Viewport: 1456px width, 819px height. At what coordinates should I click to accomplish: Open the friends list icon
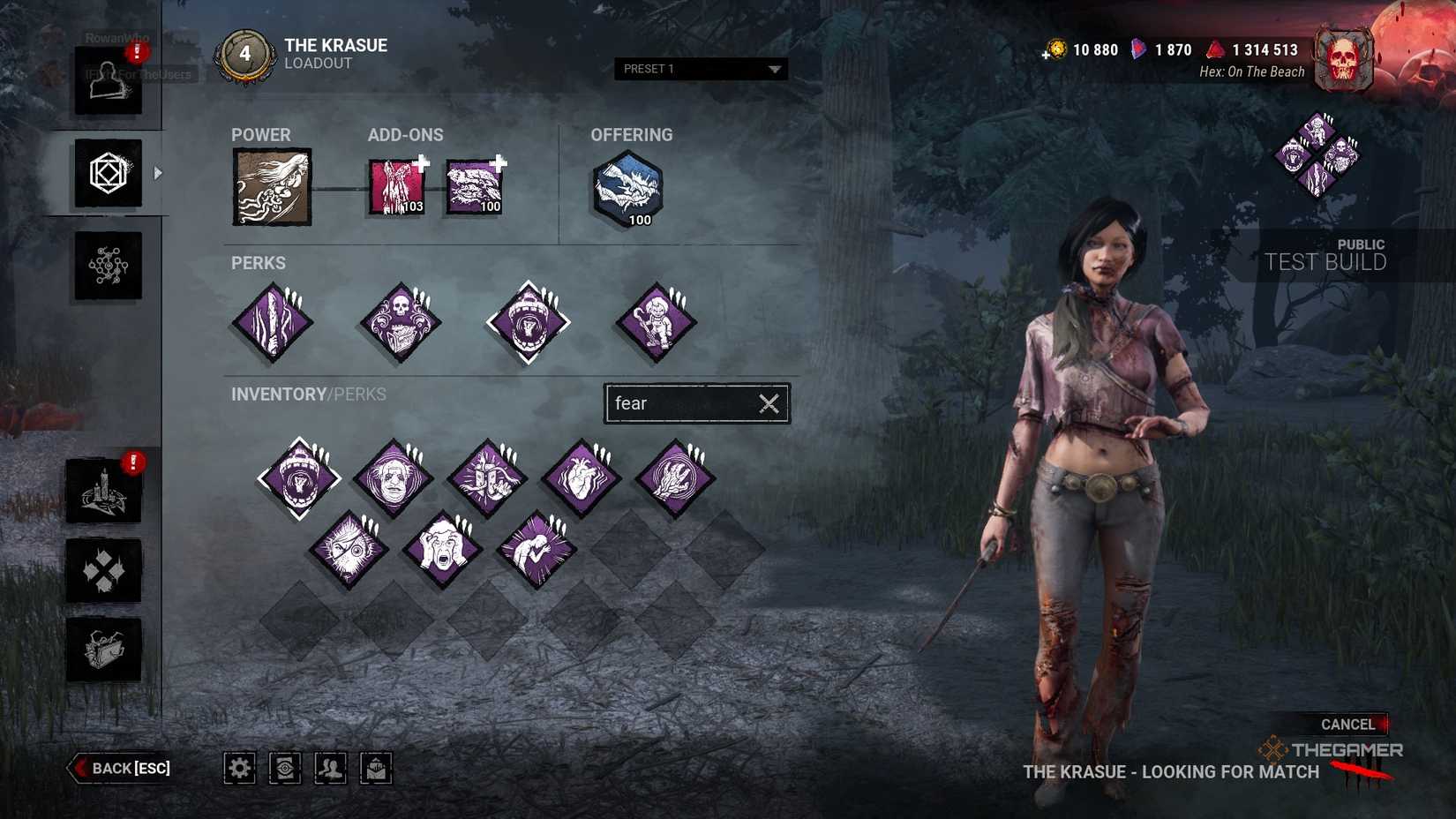(331, 768)
